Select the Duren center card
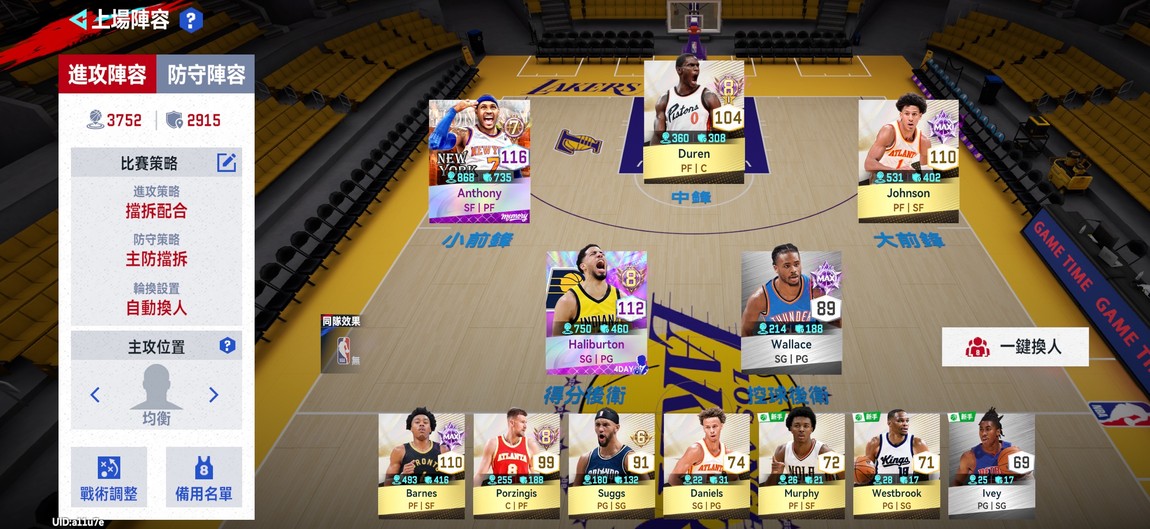This screenshot has width=1150, height=529. click(x=693, y=122)
